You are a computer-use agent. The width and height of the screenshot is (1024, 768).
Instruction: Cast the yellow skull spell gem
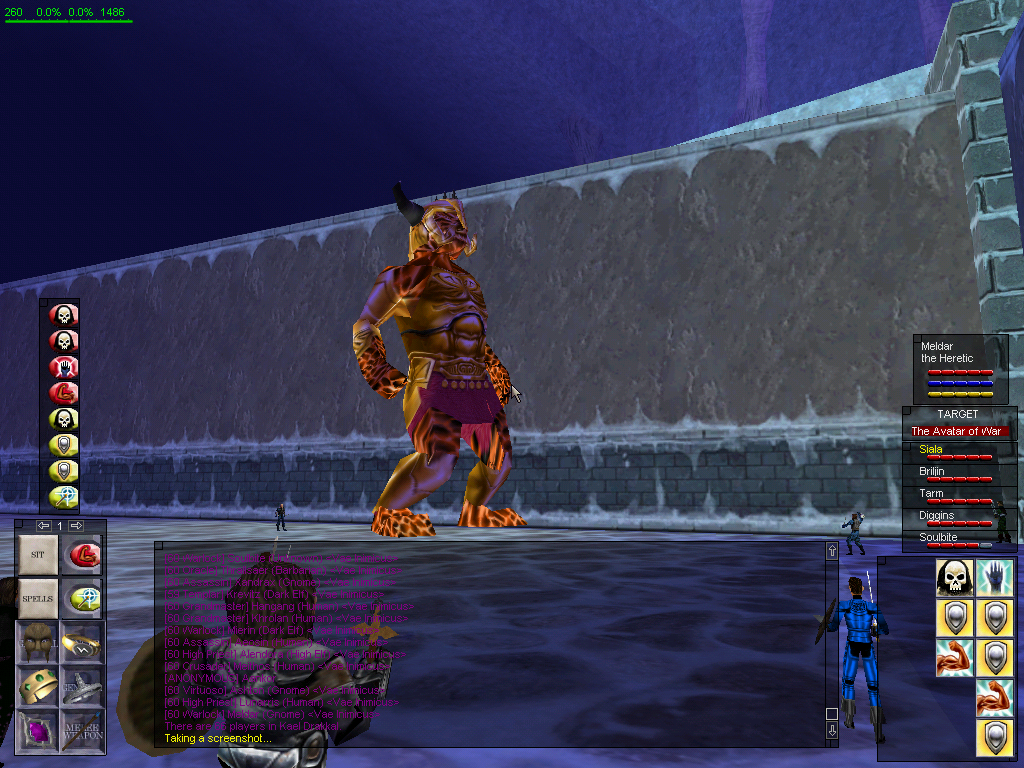click(64, 419)
